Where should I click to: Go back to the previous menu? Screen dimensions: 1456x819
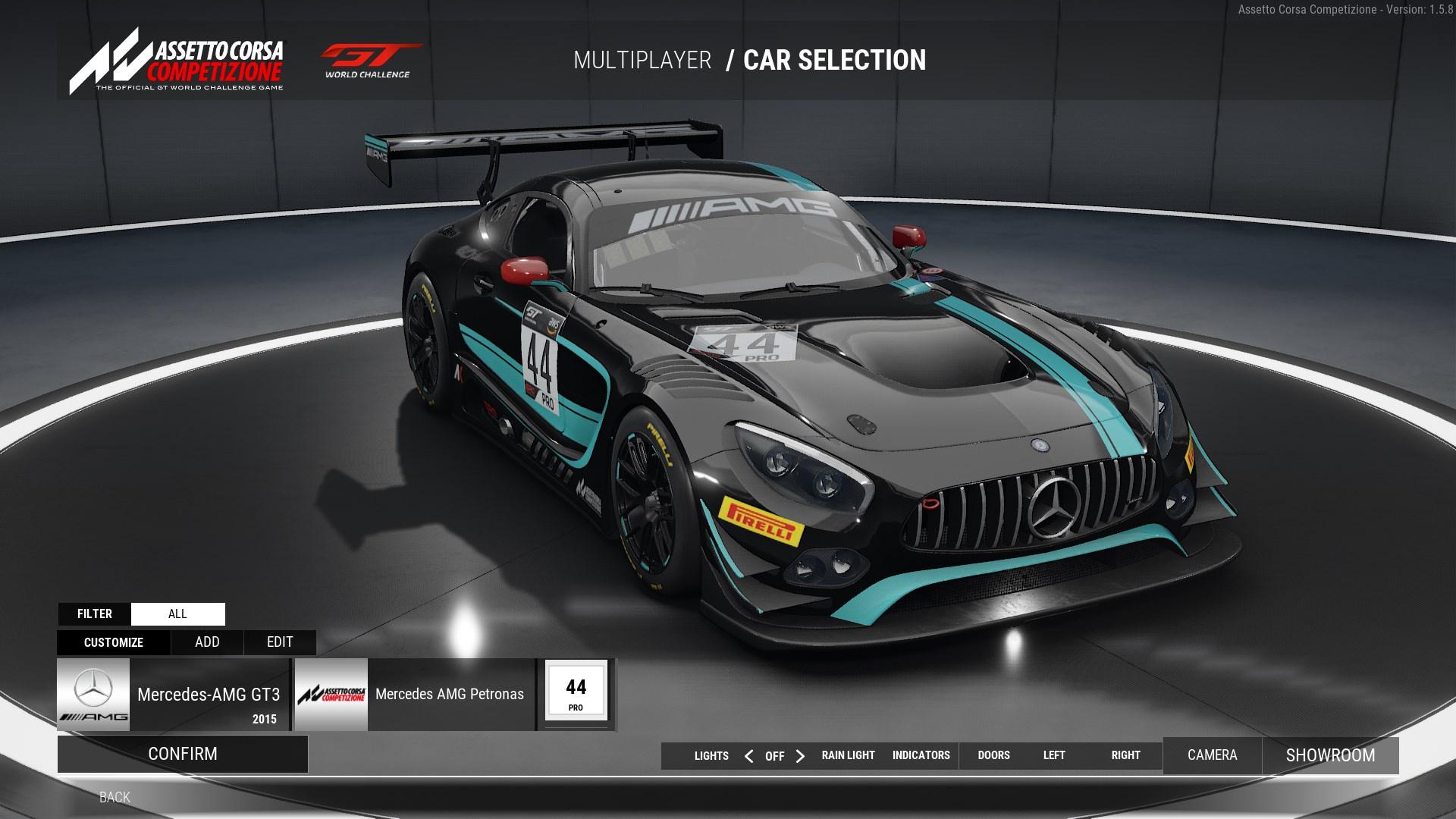tap(115, 797)
